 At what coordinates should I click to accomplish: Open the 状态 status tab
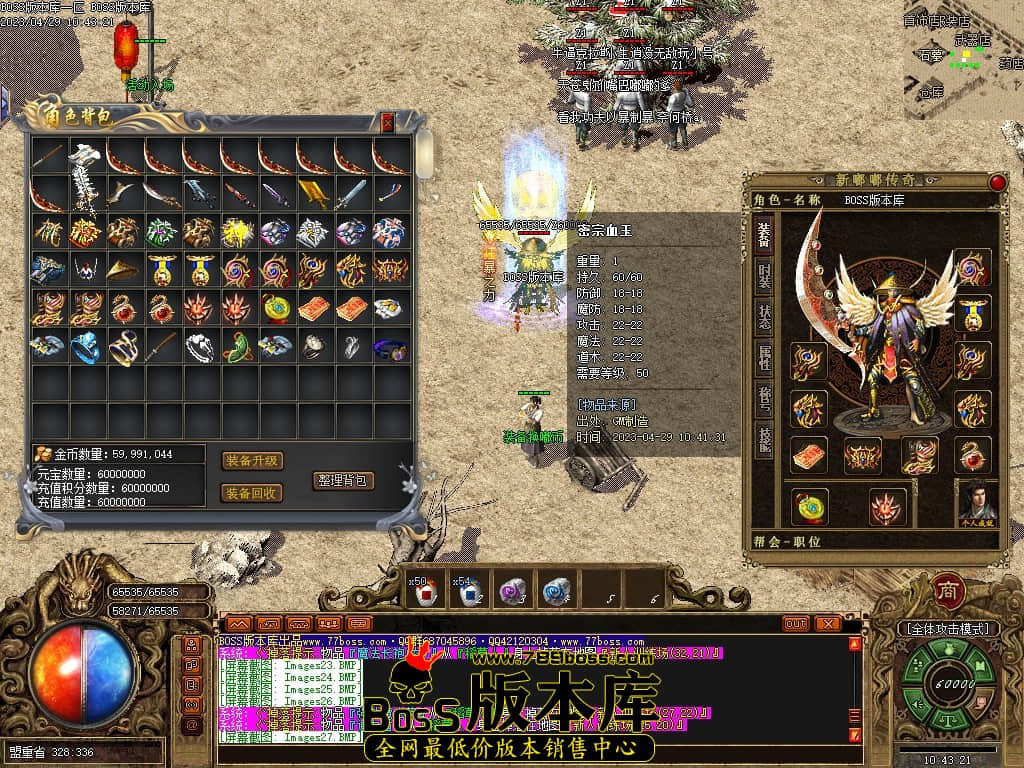(x=763, y=317)
